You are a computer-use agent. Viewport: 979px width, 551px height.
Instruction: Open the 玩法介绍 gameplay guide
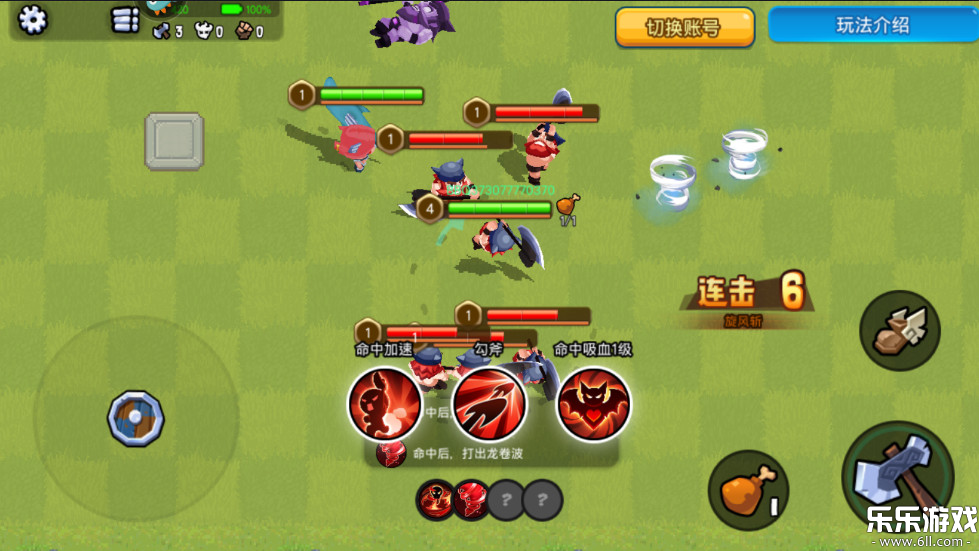[x=872, y=26]
